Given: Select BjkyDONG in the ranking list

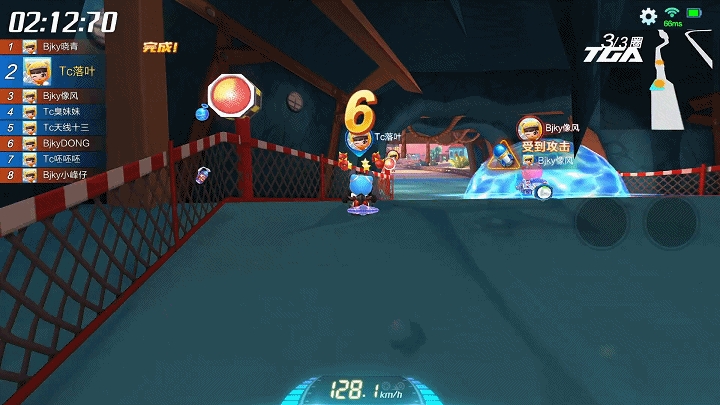Looking at the screenshot, I should (60, 143).
